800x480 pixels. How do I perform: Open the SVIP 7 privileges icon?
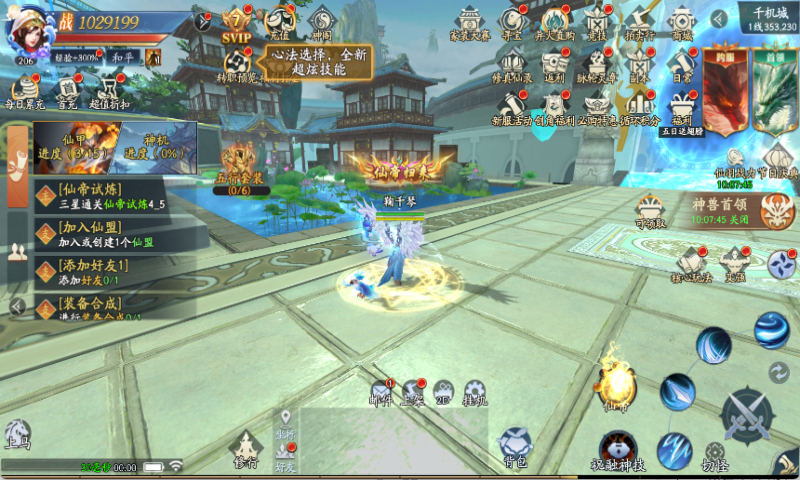tap(236, 23)
